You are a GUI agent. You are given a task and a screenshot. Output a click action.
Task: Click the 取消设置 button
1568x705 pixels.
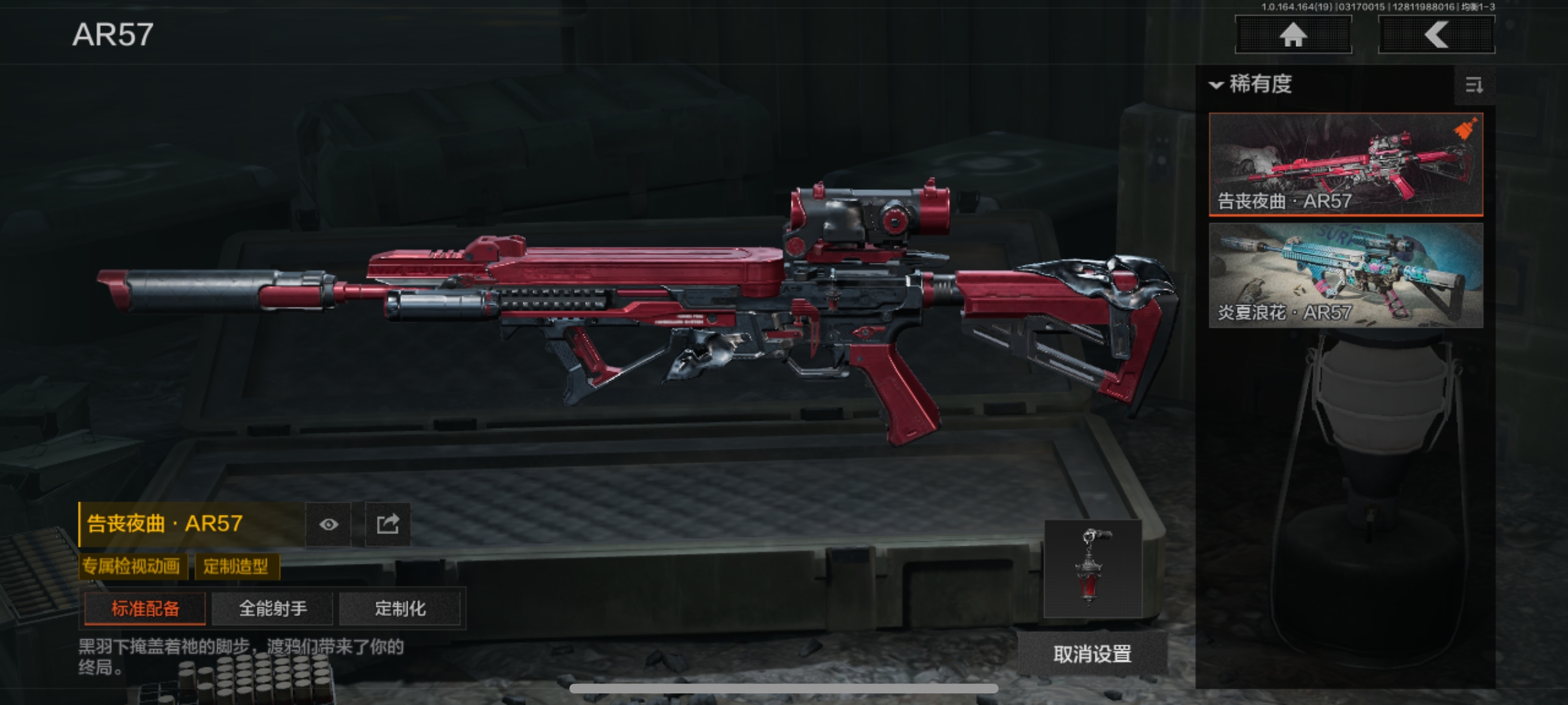pyautogui.click(x=1092, y=654)
